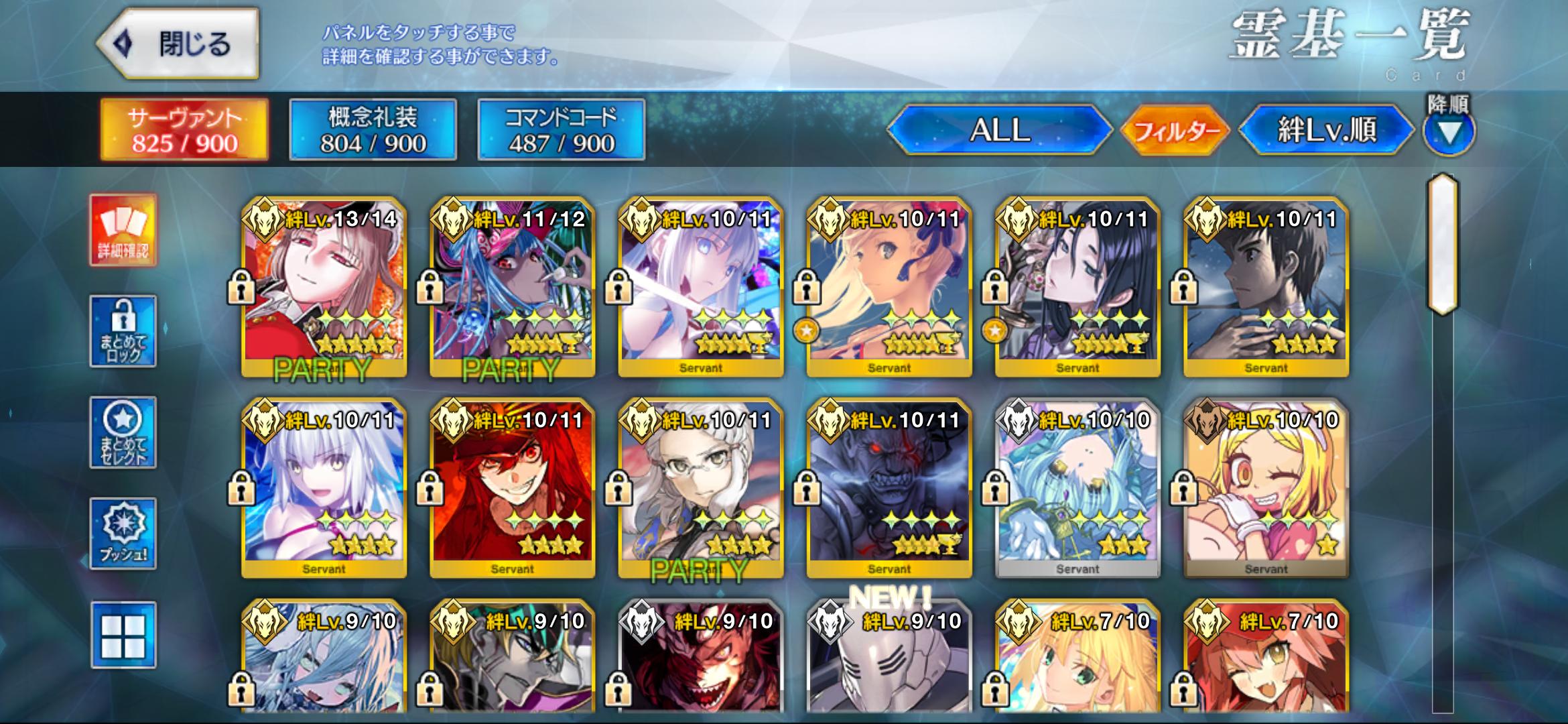
Task: Open the 概念礼装 tab
Action: point(373,129)
